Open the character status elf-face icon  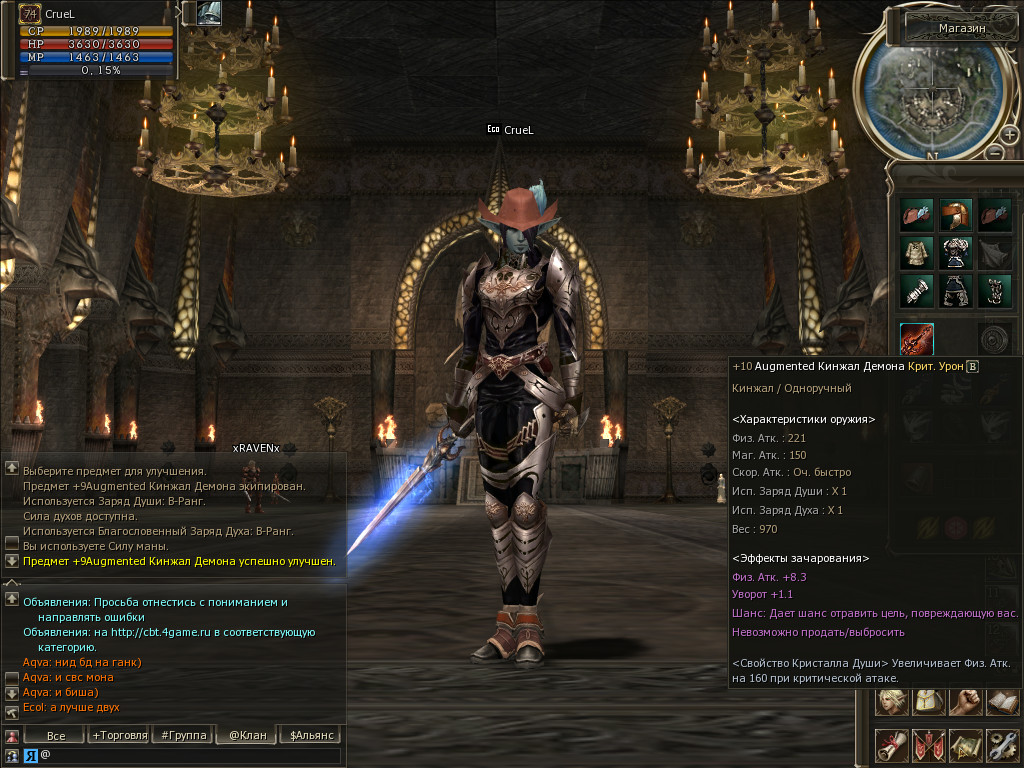click(x=891, y=701)
